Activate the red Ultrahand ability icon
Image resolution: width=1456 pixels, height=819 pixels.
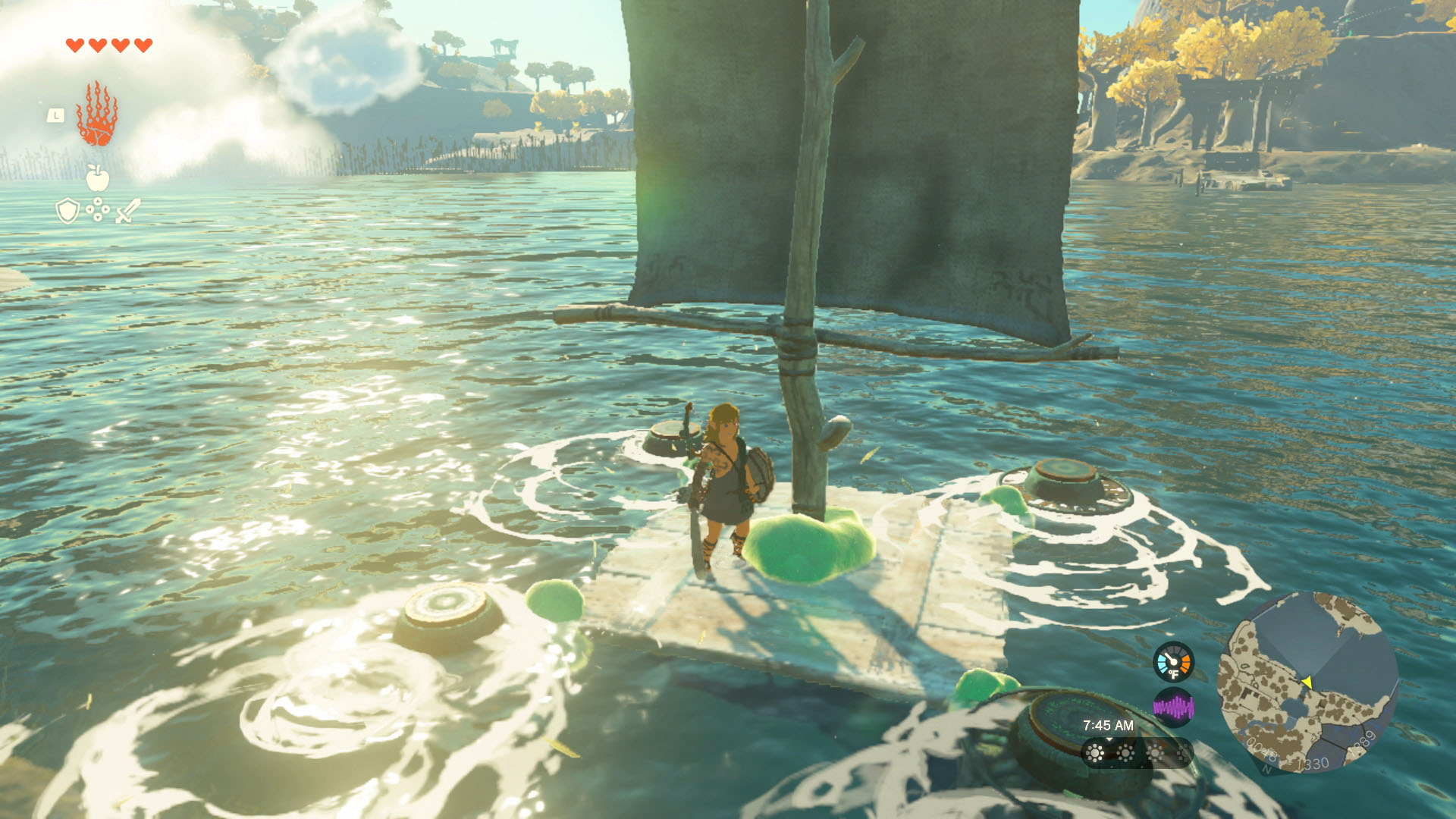(x=97, y=115)
